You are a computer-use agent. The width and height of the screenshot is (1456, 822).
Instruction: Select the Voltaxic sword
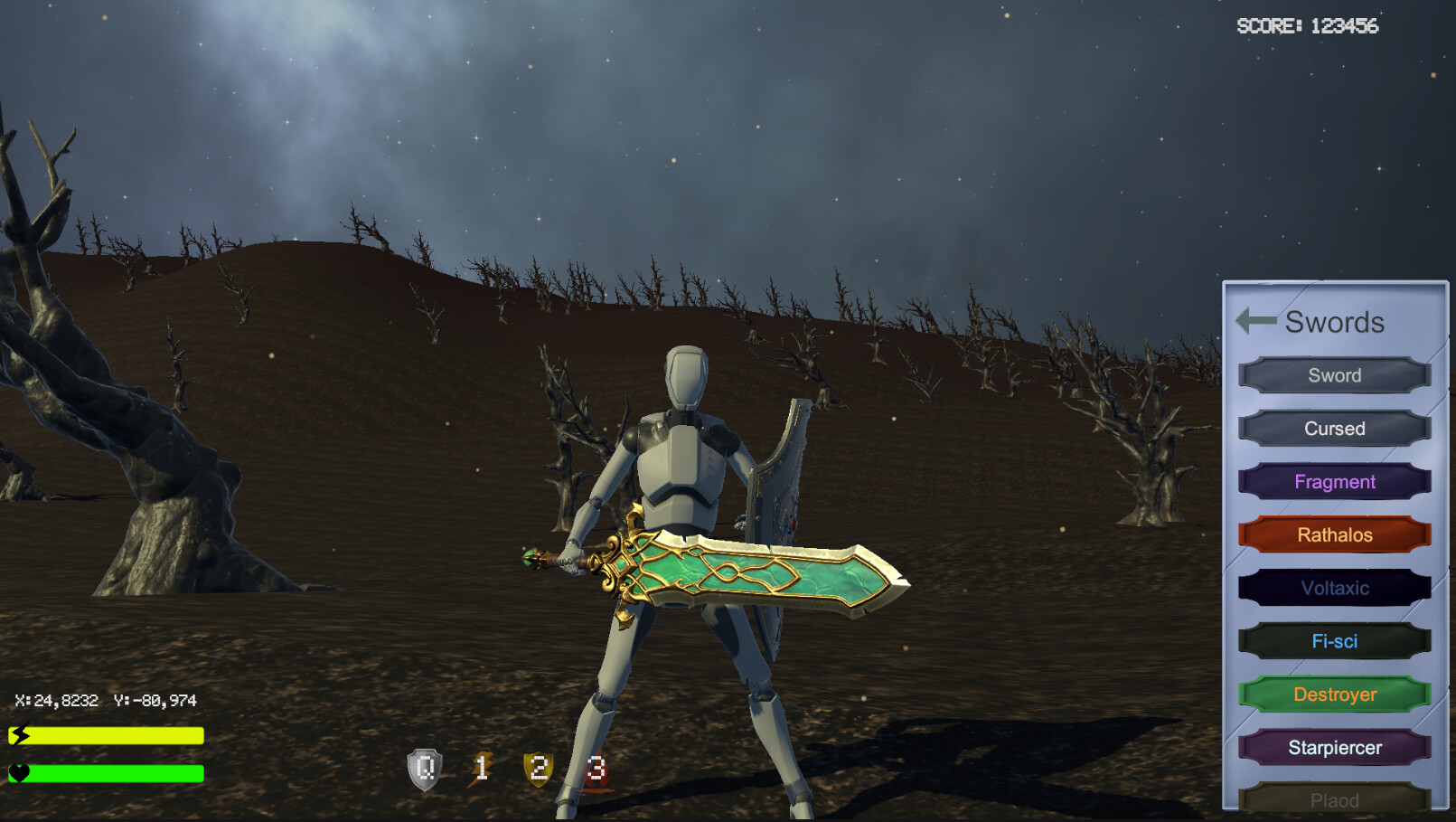1334,588
